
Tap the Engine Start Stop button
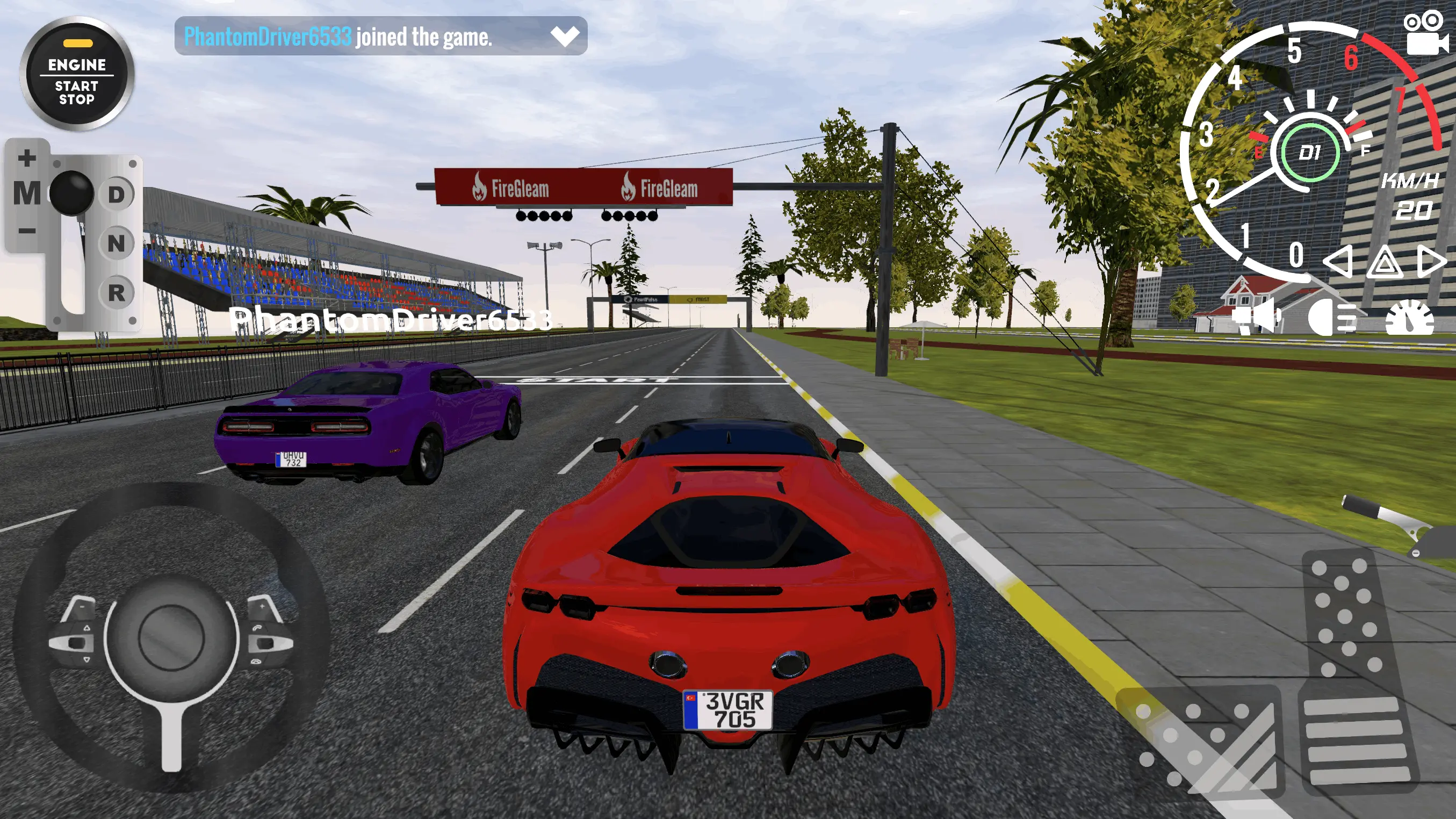[77, 74]
